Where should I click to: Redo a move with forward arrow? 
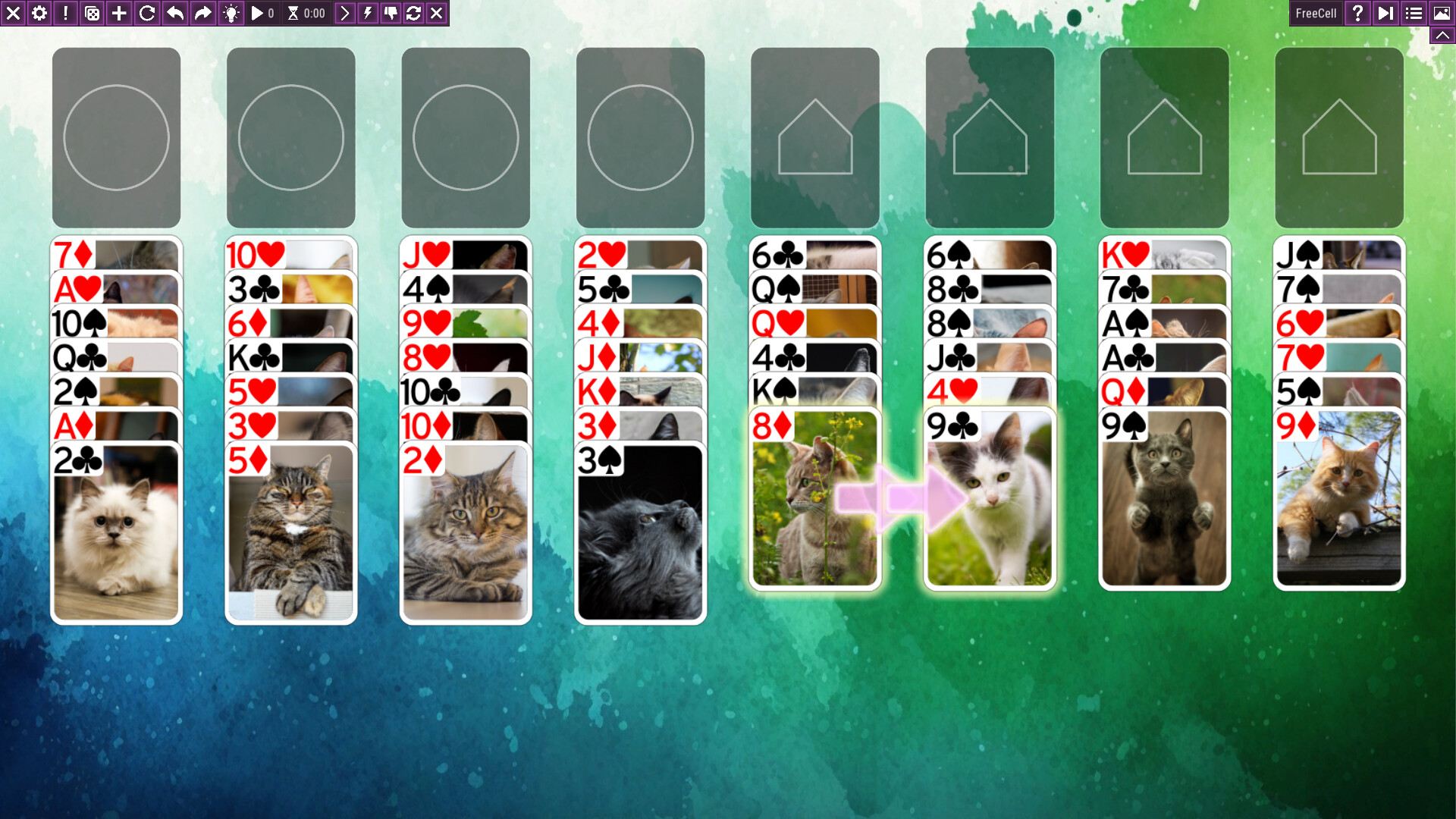pyautogui.click(x=201, y=13)
